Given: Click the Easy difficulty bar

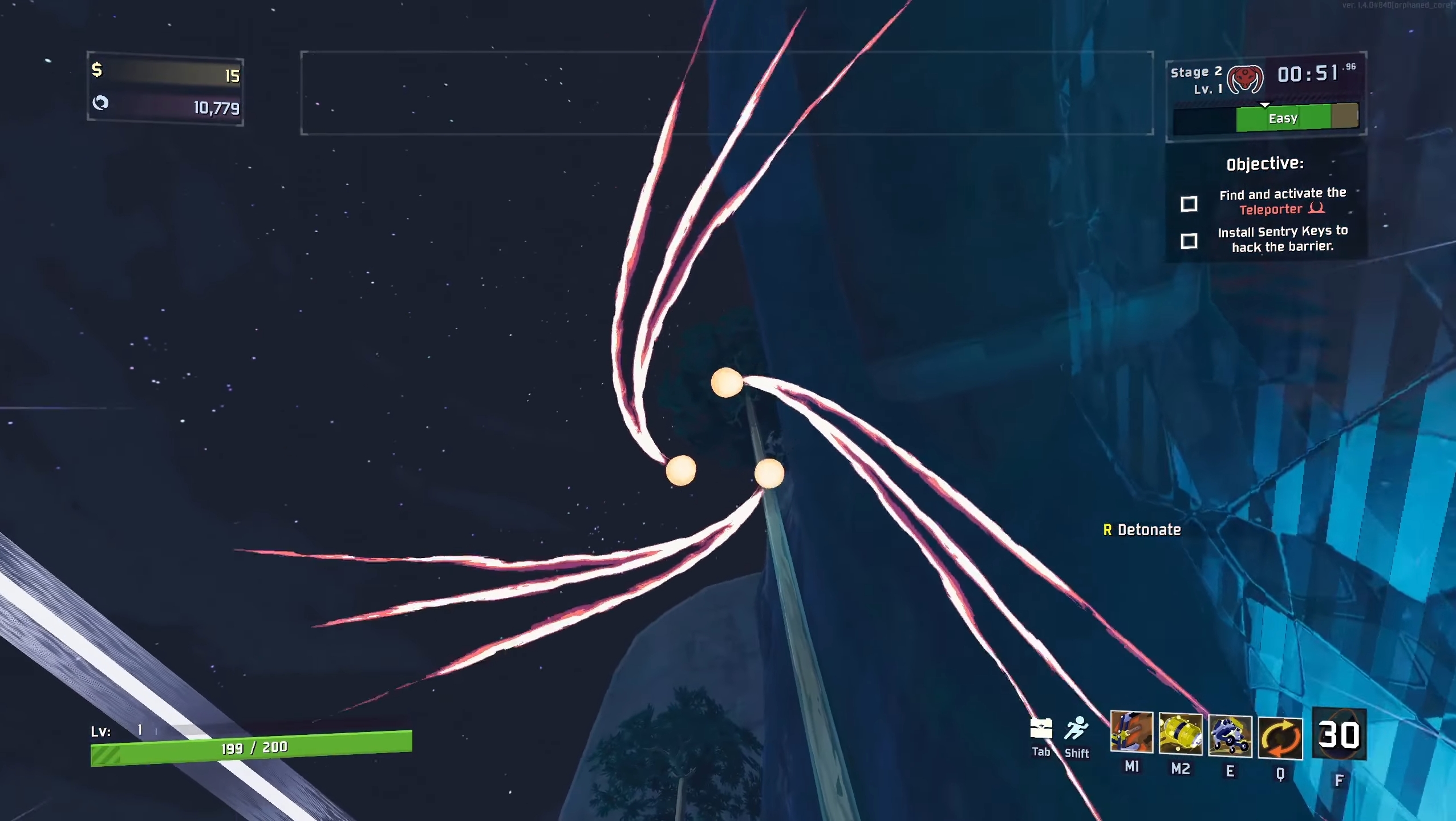Looking at the screenshot, I should point(1283,118).
